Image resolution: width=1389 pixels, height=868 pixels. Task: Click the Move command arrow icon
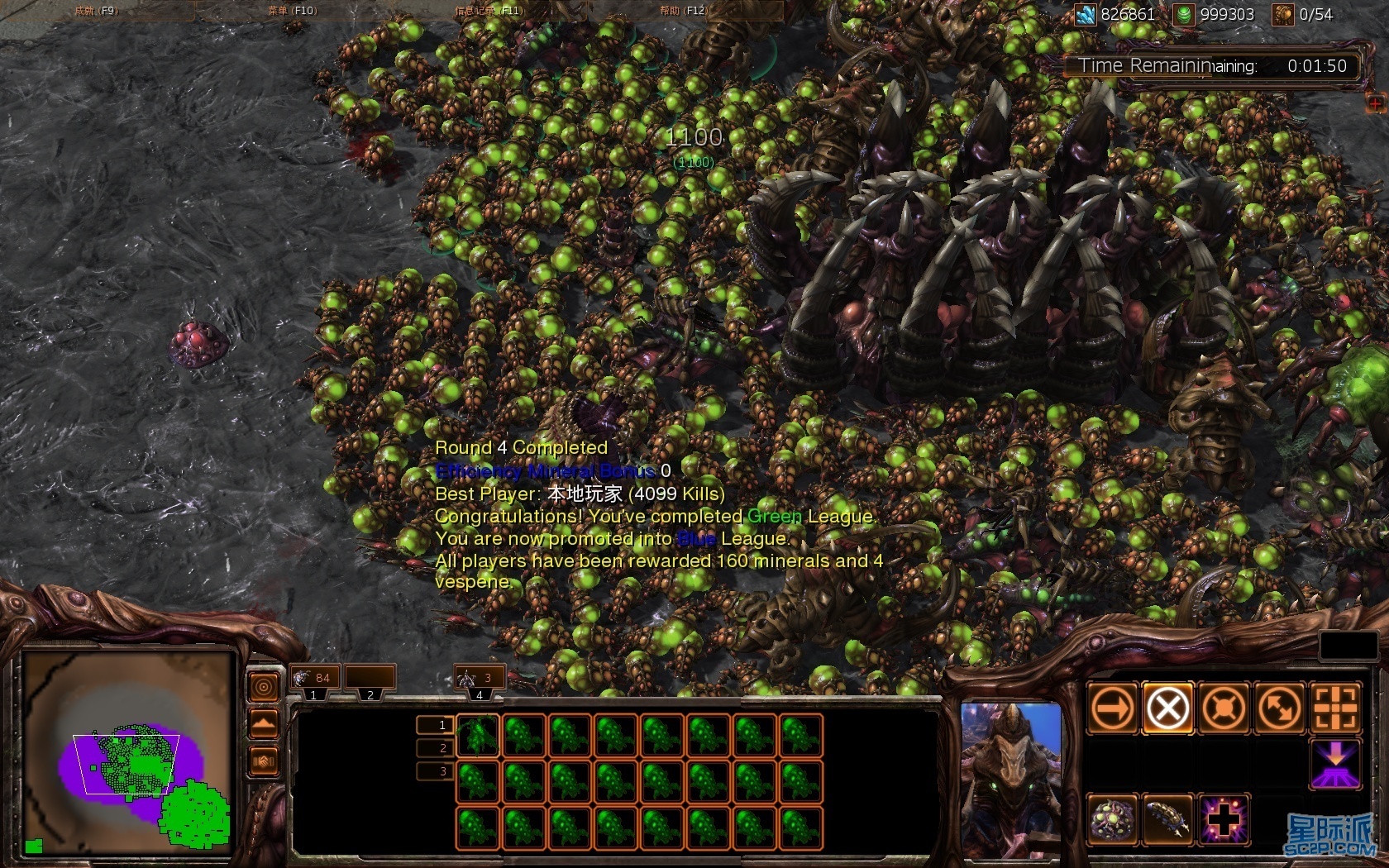coord(1113,708)
